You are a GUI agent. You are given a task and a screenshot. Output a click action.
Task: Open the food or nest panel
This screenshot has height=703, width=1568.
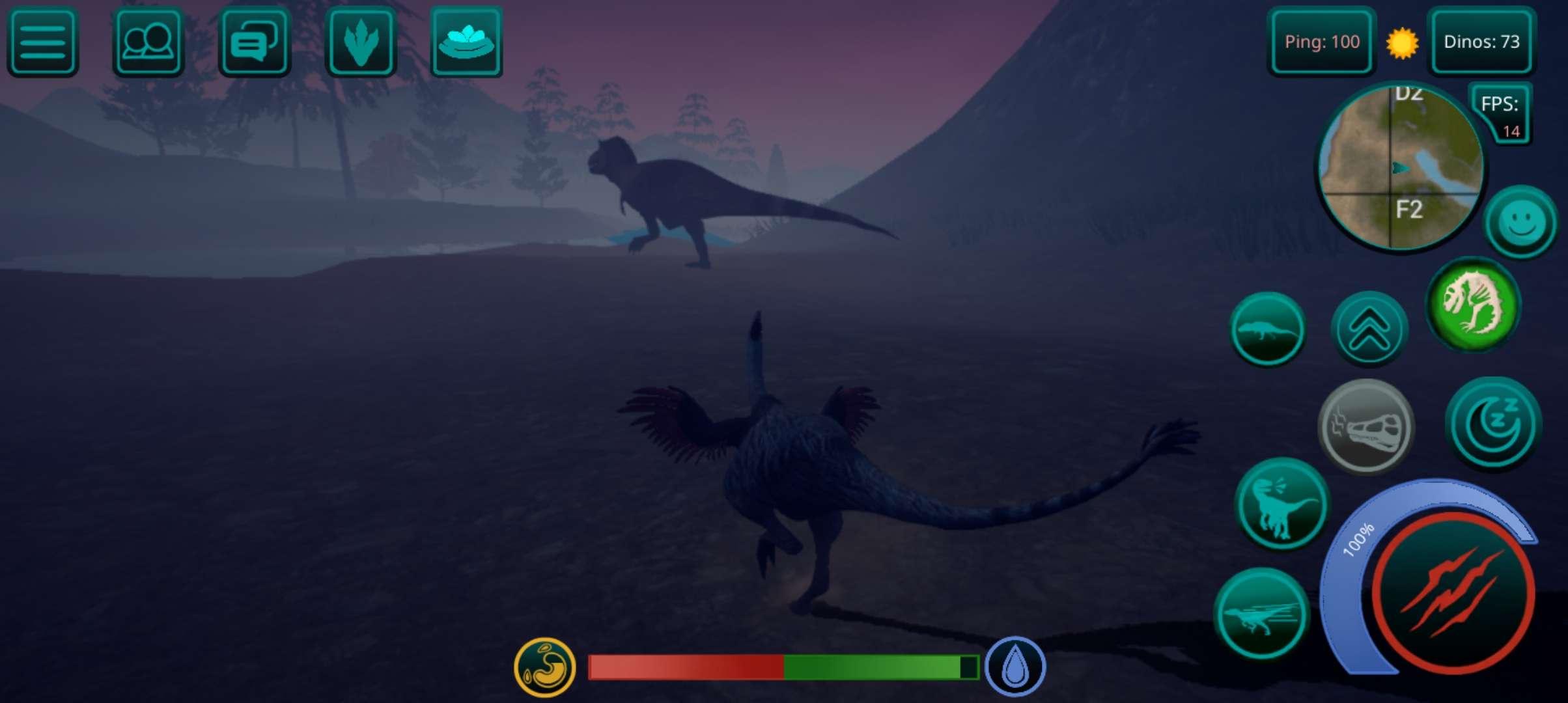point(466,43)
